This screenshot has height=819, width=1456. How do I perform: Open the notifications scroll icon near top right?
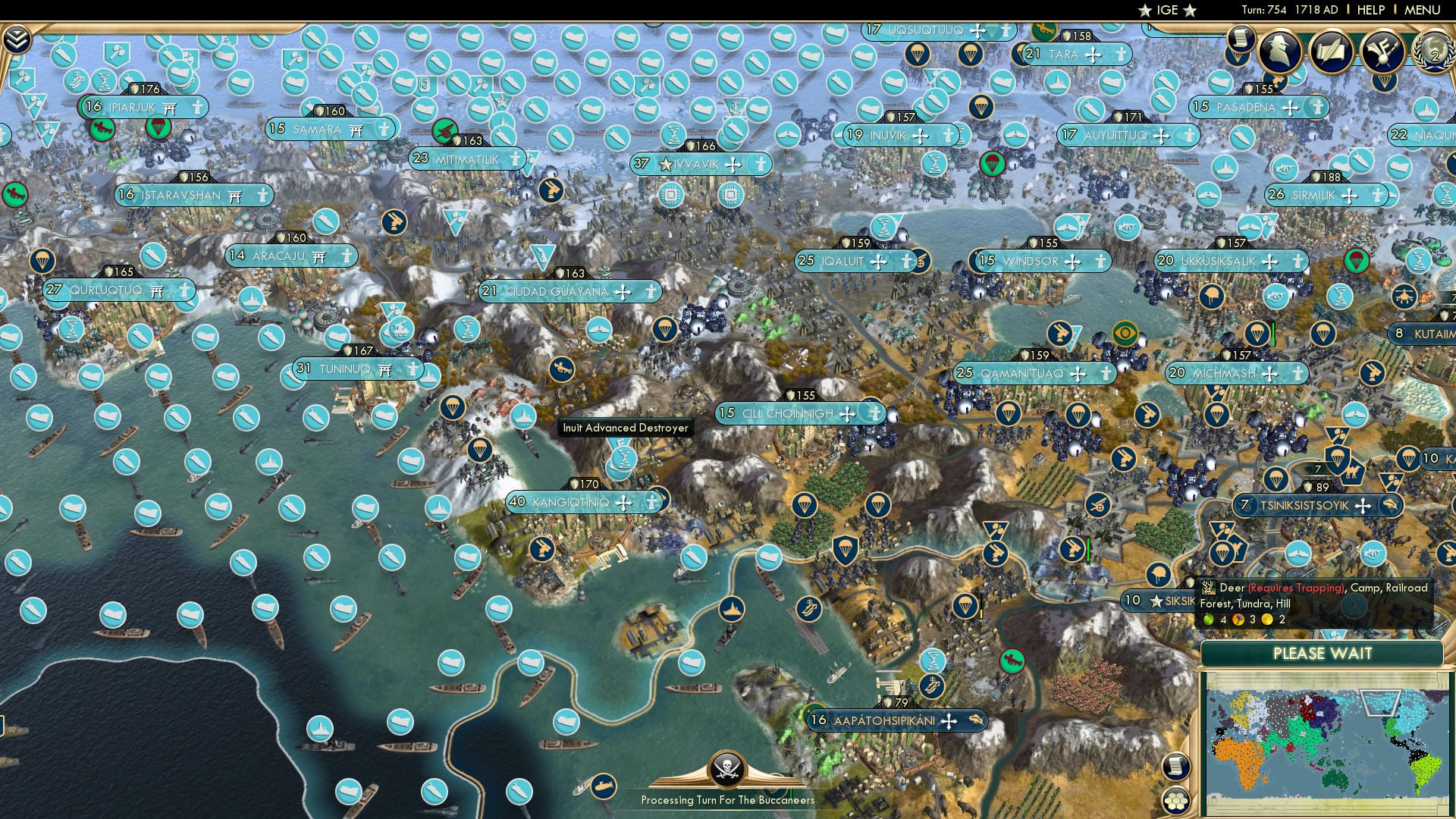tap(1241, 36)
